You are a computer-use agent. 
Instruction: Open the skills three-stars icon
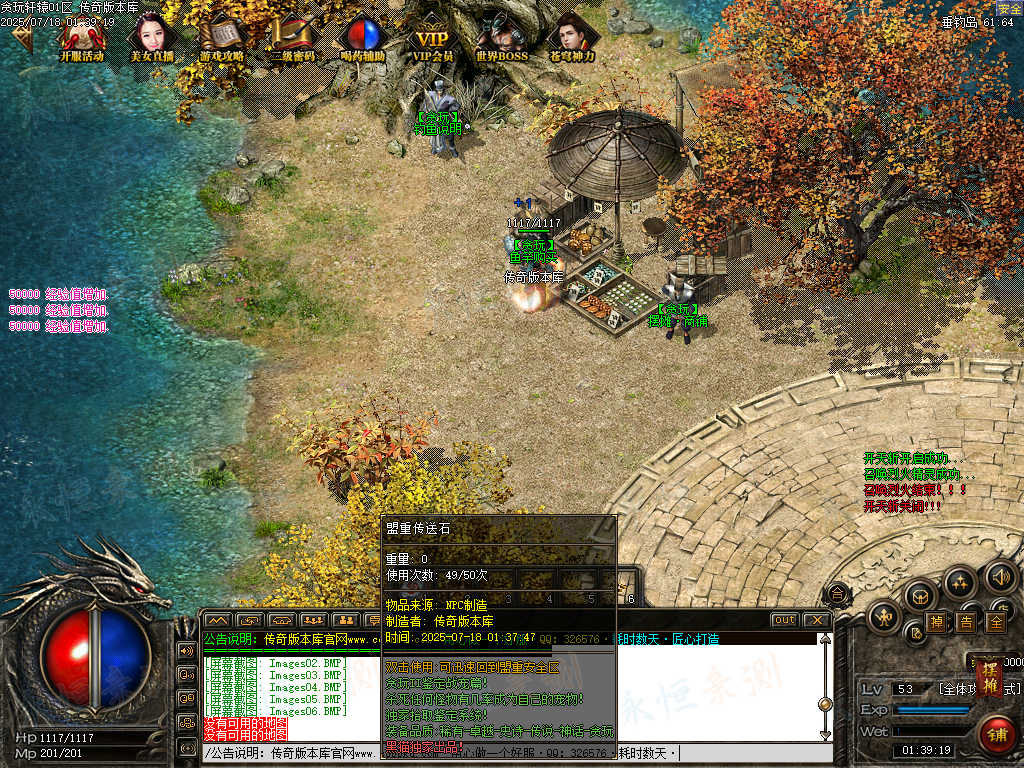(960, 582)
